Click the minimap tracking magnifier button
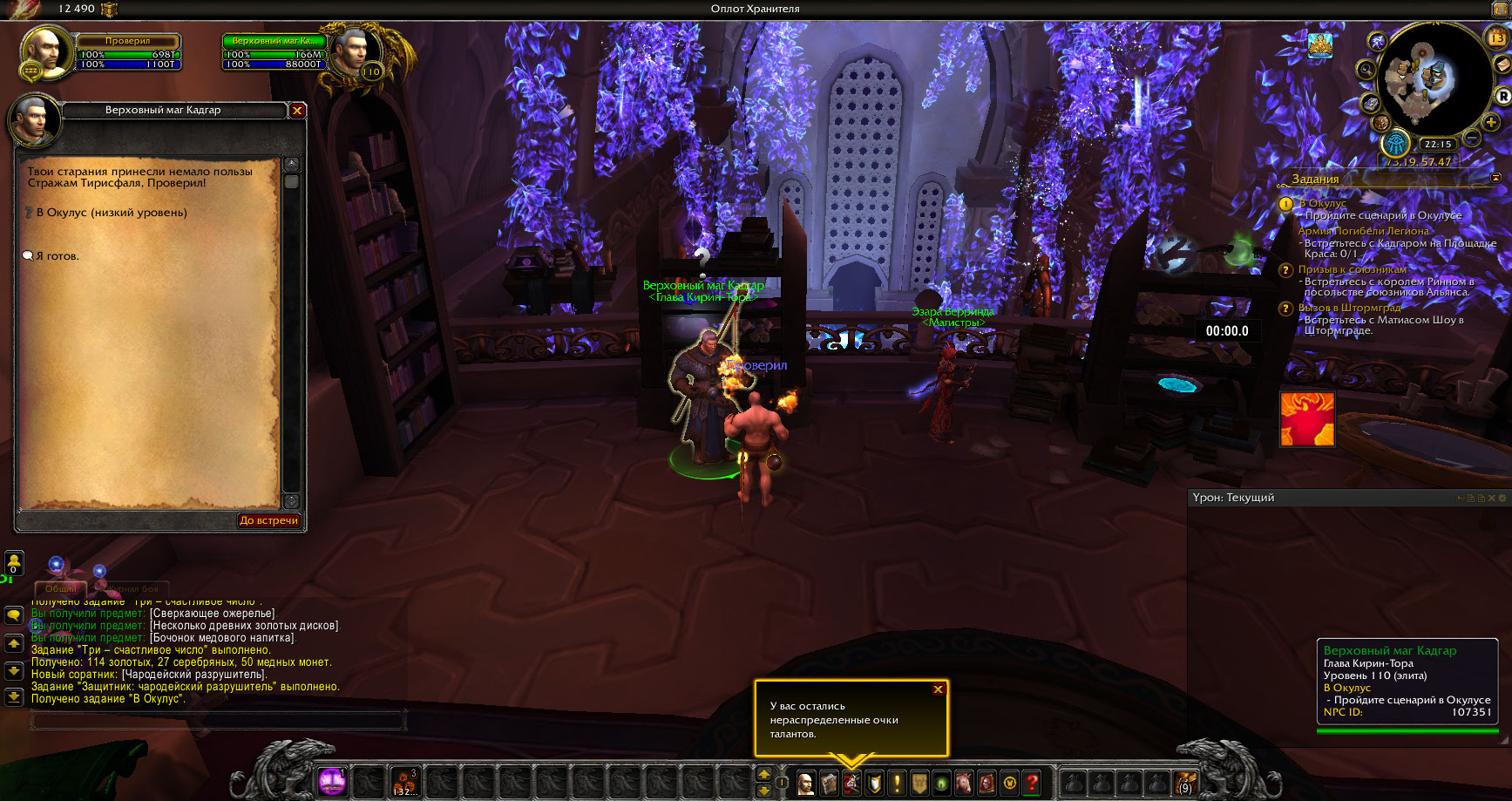The height and width of the screenshot is (801, 1512). click(1366, 70)
